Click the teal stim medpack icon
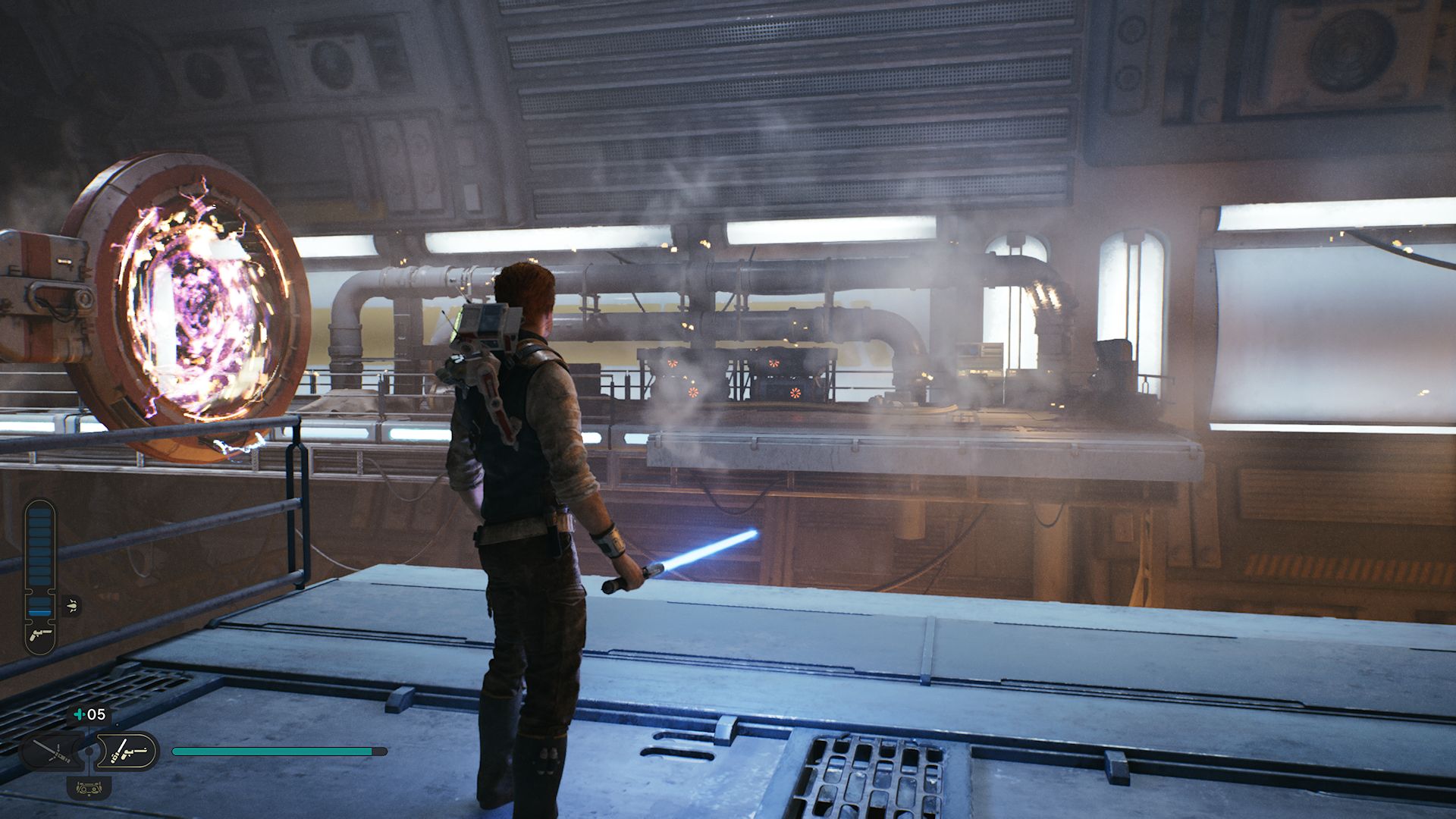This screenshot has height=819, width=1456. [77, 714]
